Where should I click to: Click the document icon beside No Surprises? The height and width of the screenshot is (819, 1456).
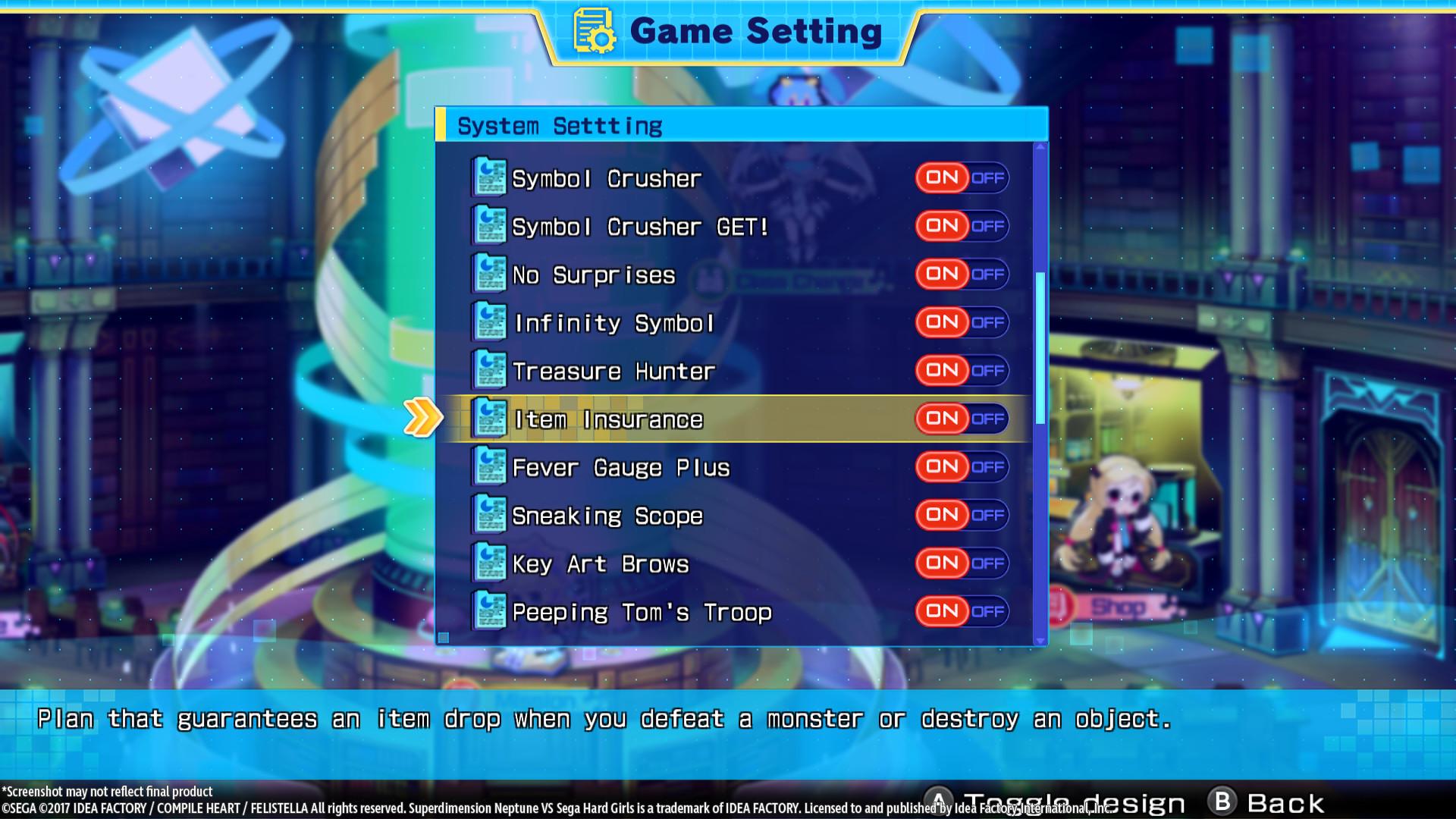[489, 273]
